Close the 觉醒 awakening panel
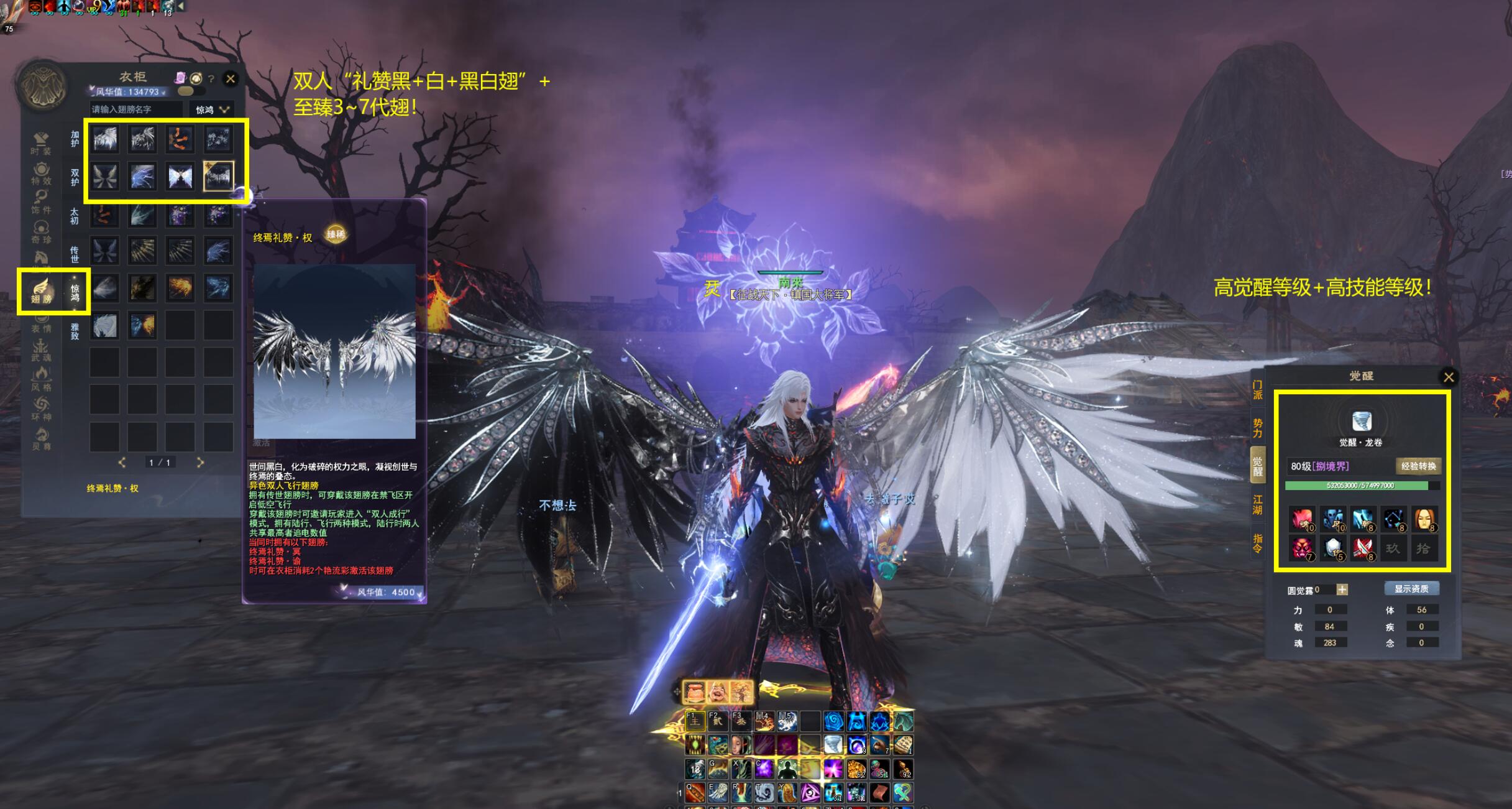1512x809 pixels. point(1448,377)
